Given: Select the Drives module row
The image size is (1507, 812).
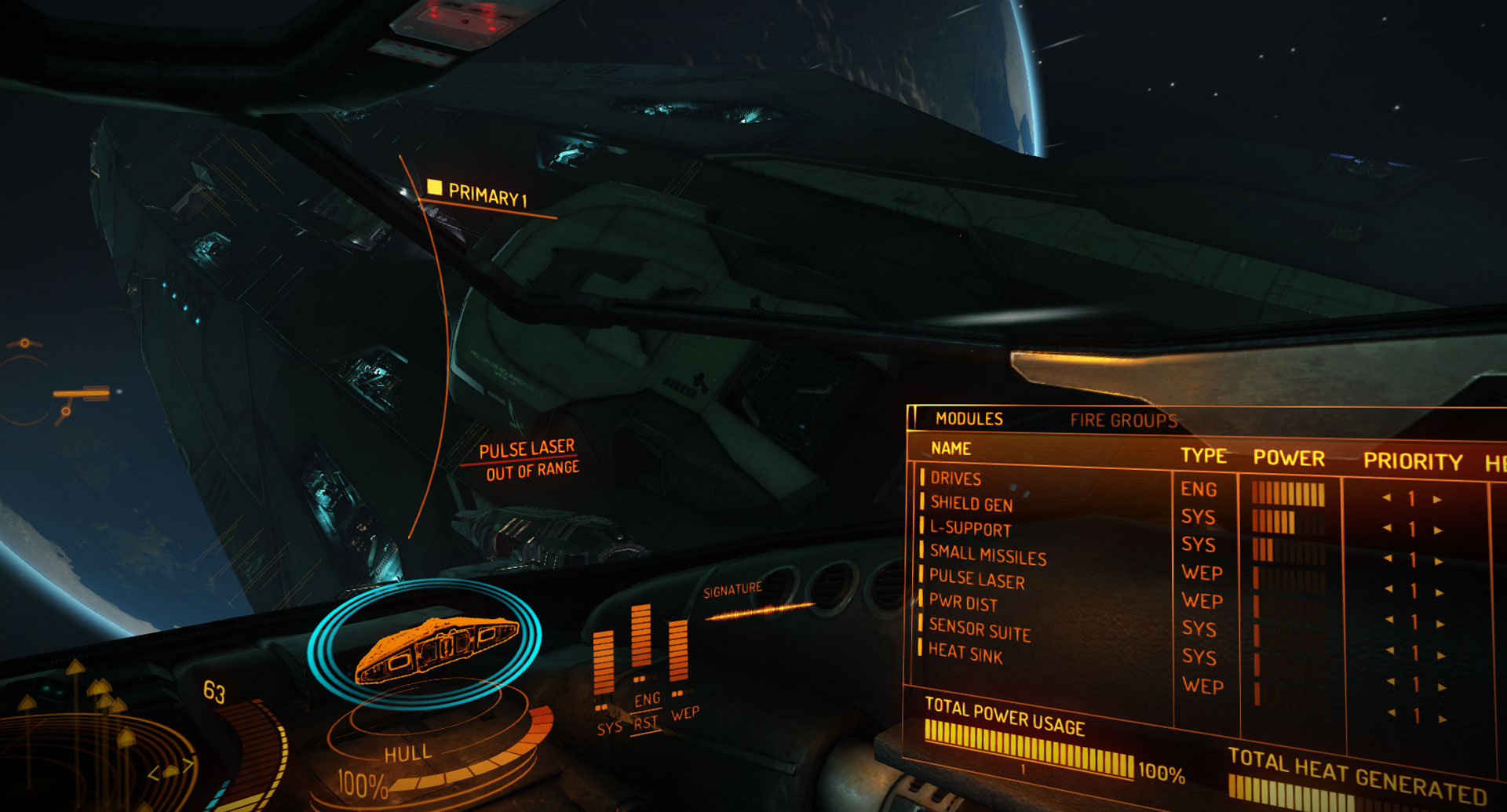Looking at the screenshot, I should 955,479.
